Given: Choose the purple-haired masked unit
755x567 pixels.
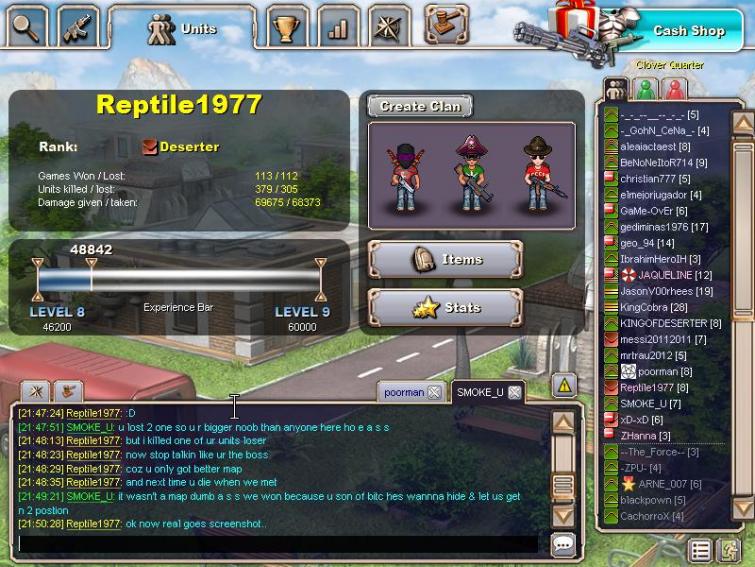Looking at the screenshot, I should 404,172.
